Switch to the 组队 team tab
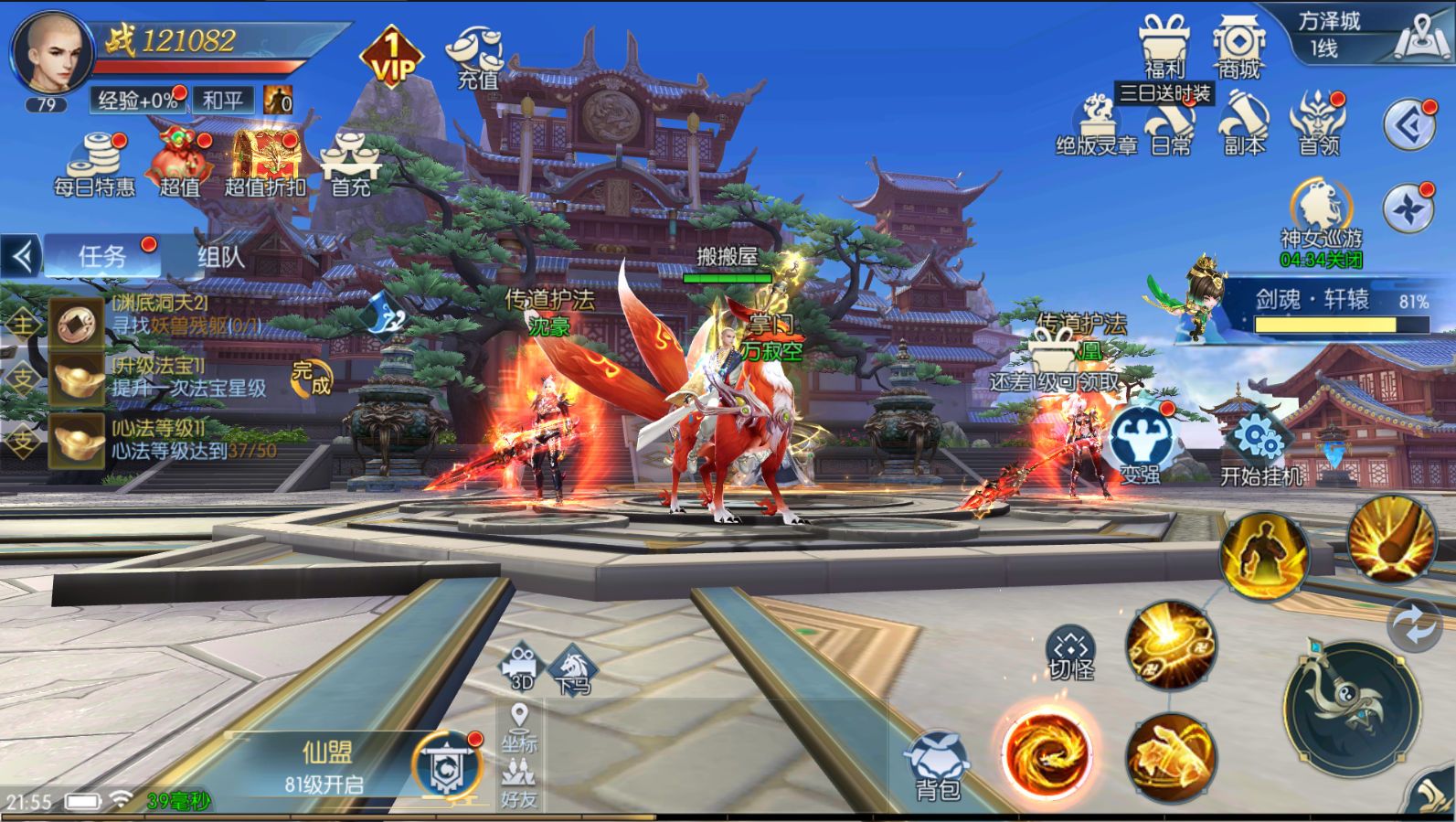Image resolution: width=1456 pixels, height=822 pixels. coord(221,257)
